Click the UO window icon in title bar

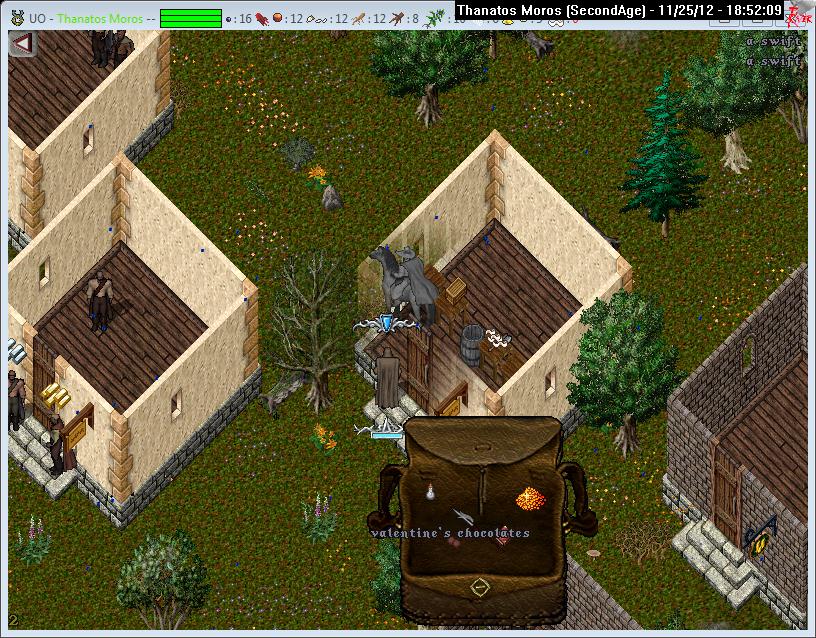(x=17, y=17)
